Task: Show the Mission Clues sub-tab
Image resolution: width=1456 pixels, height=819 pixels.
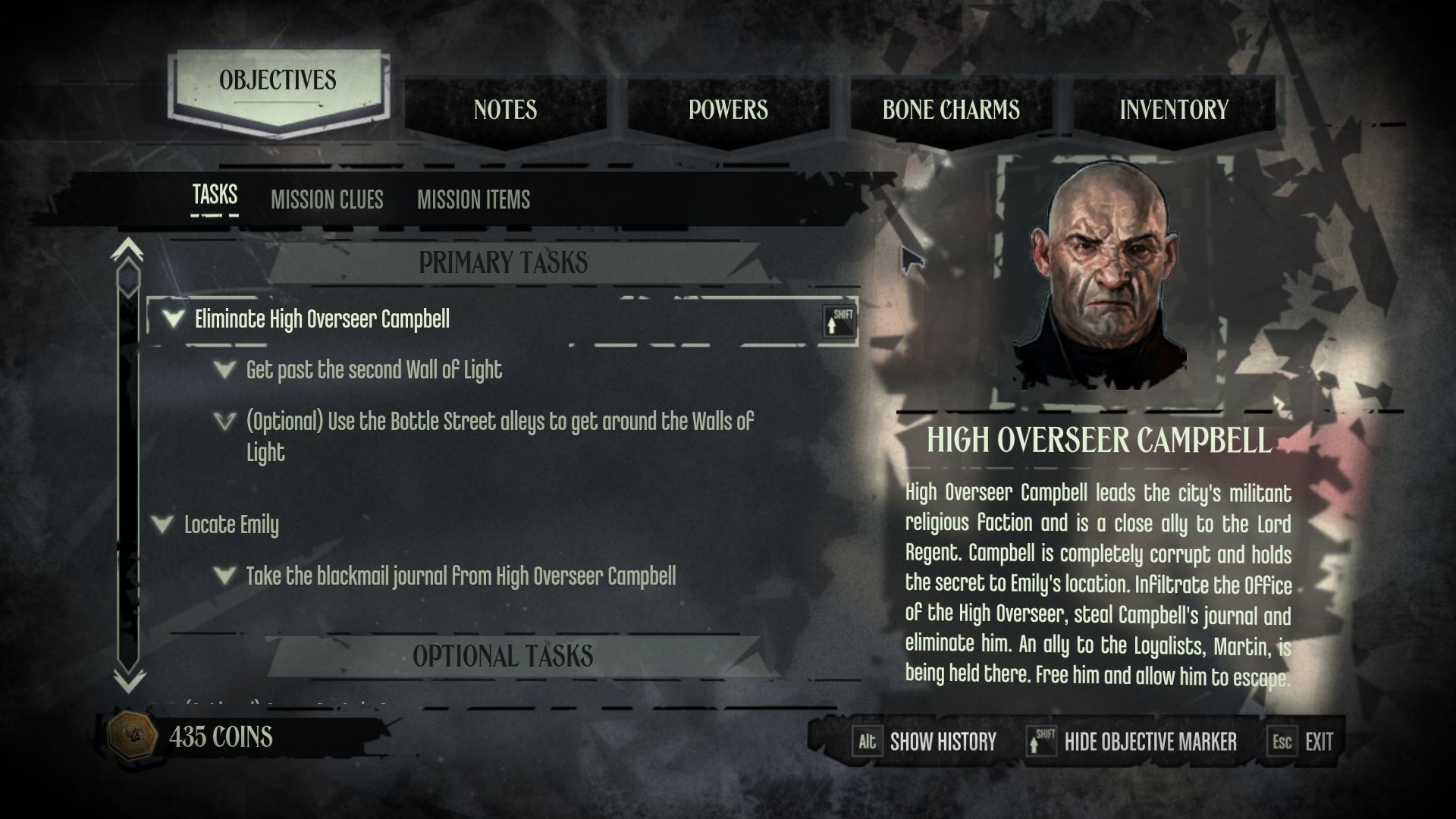Action: [327, 199]
